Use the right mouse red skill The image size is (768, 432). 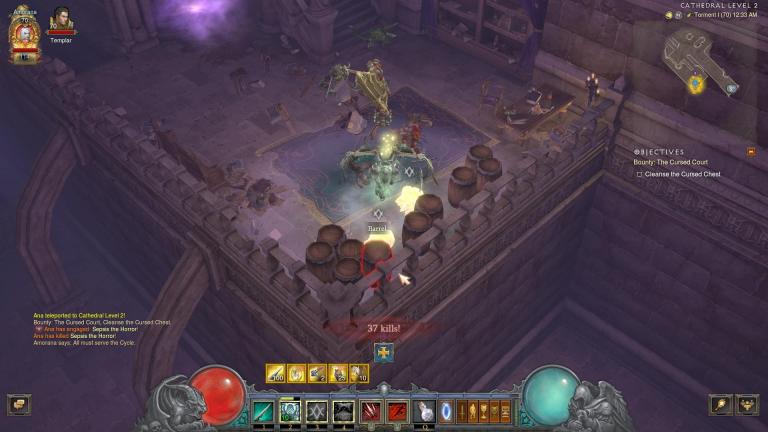click(397, 411)
